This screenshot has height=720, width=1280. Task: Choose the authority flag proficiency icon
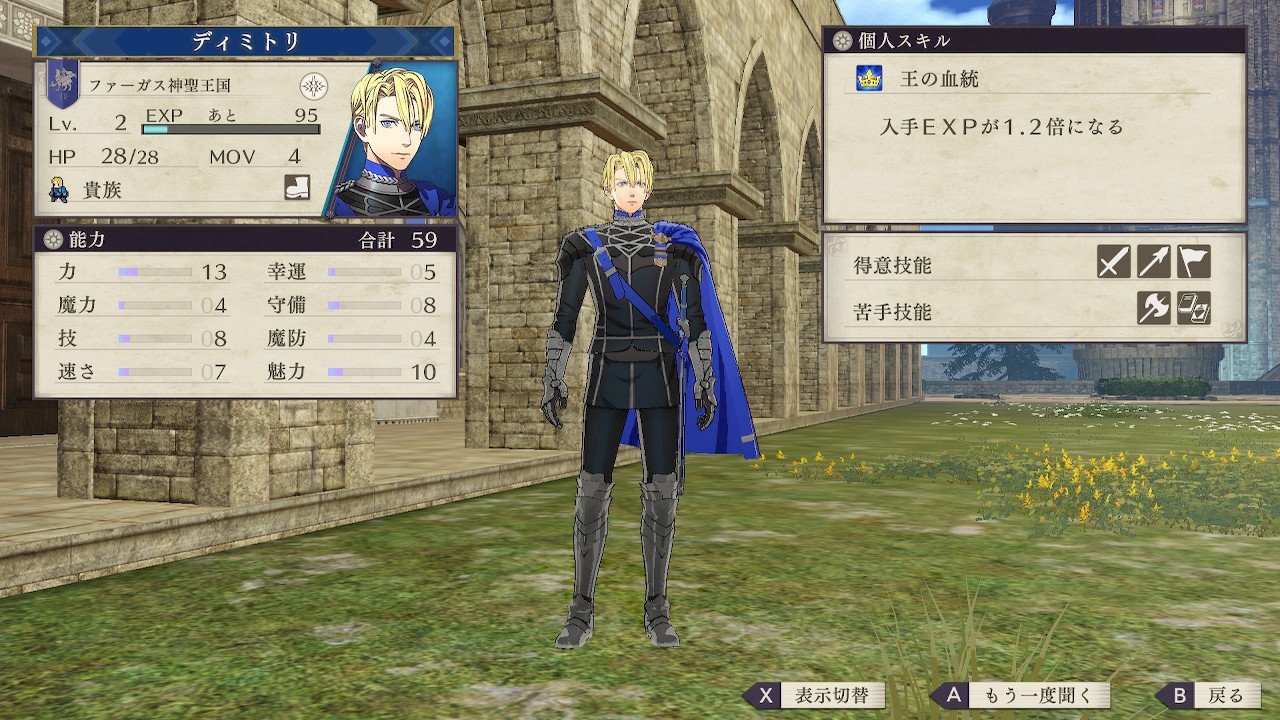1193,262
